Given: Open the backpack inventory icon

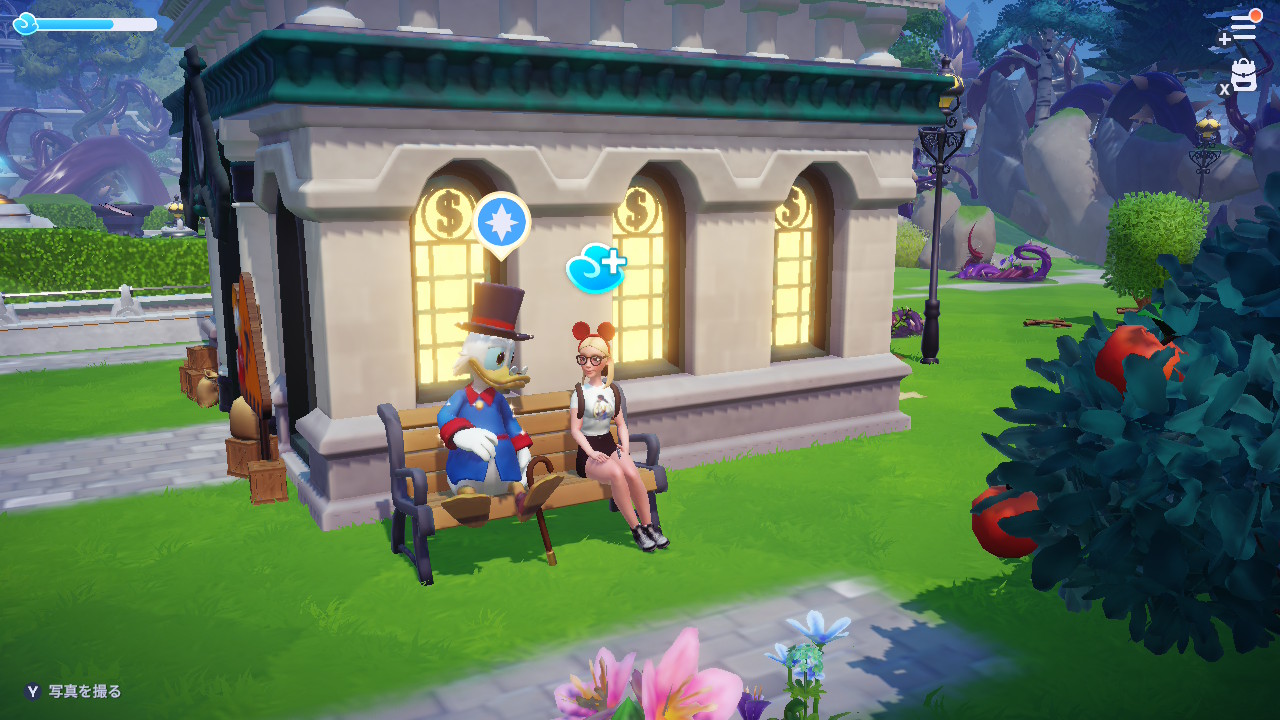Looking at the screenshot, I should click(1244, 76).
